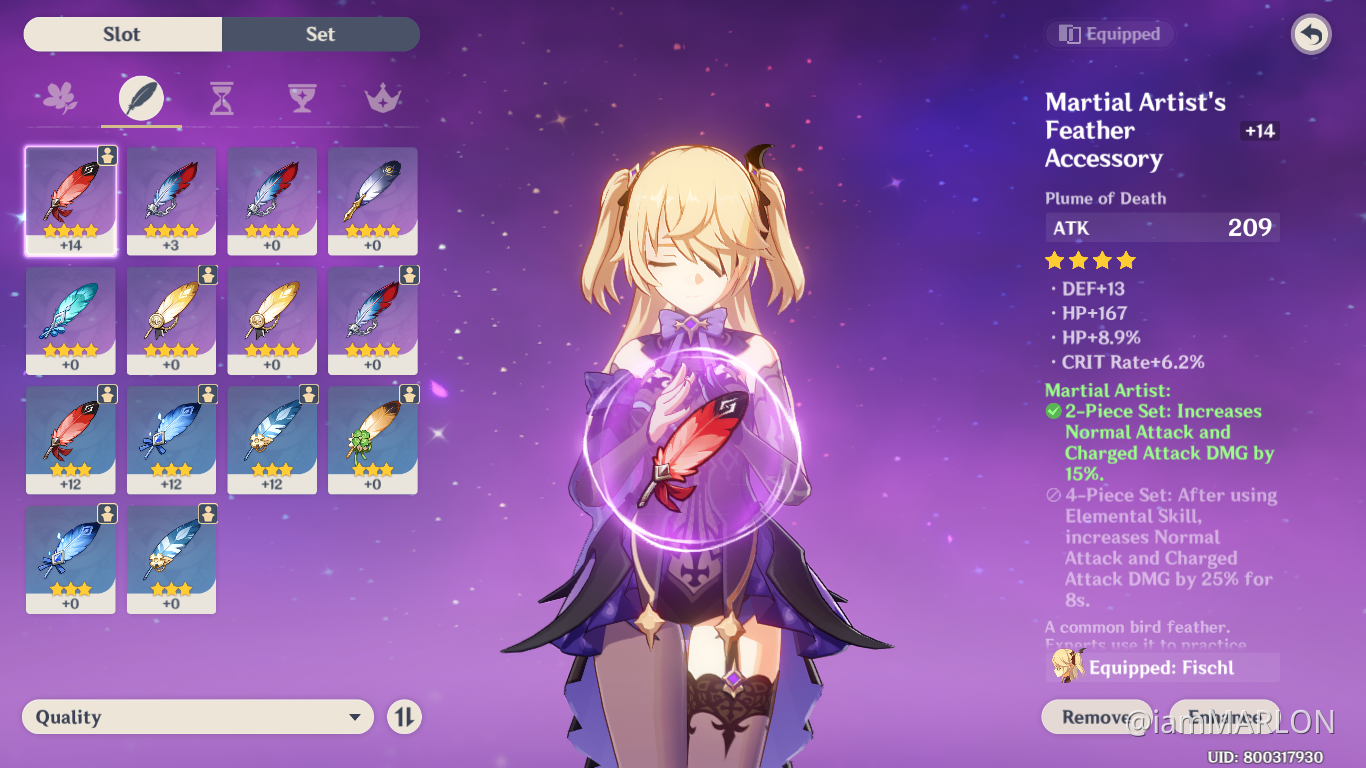Click Fischl's portrait in the equipped row
Viewport: 1366px width, 768px height.
click(x=1068, y=665)
